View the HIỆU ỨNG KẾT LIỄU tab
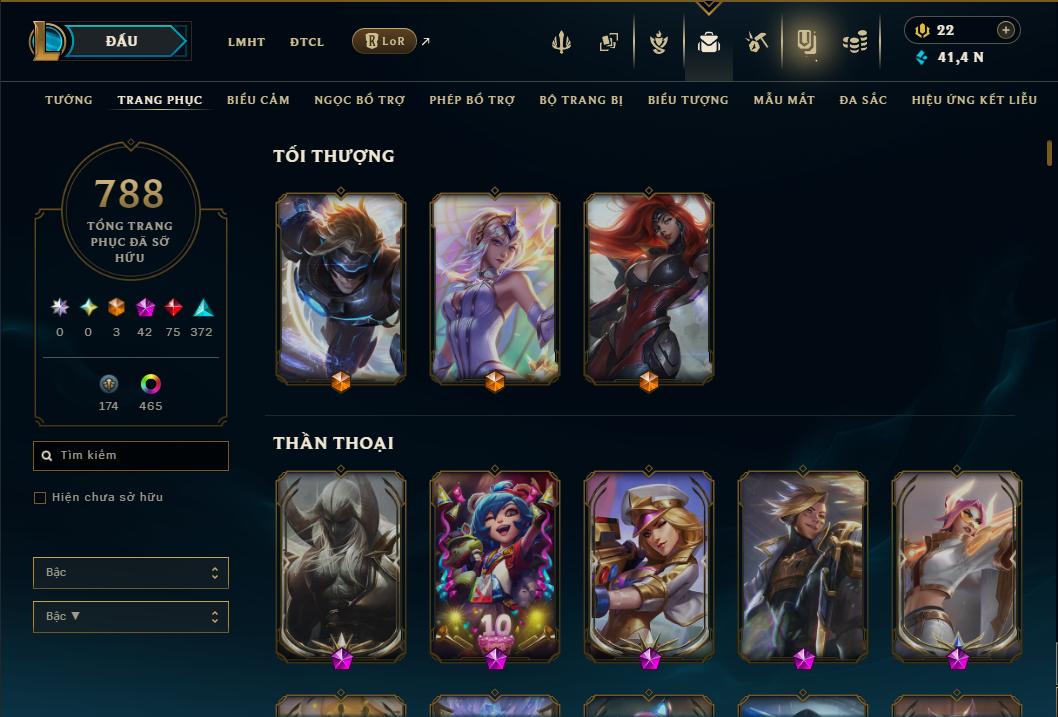The width and height of the screenshot is (1058, 717). pyautogui.click(x=974, y=100)
